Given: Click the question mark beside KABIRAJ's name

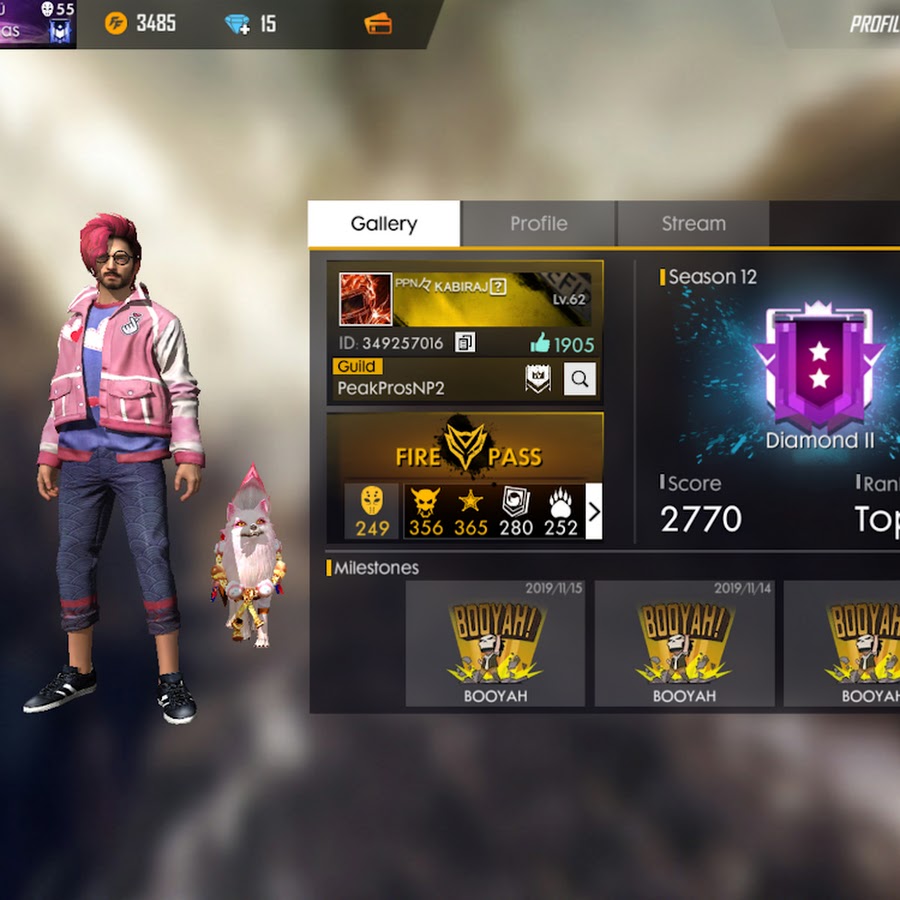Looking at the screenshot, I should (x=497, y=287).
